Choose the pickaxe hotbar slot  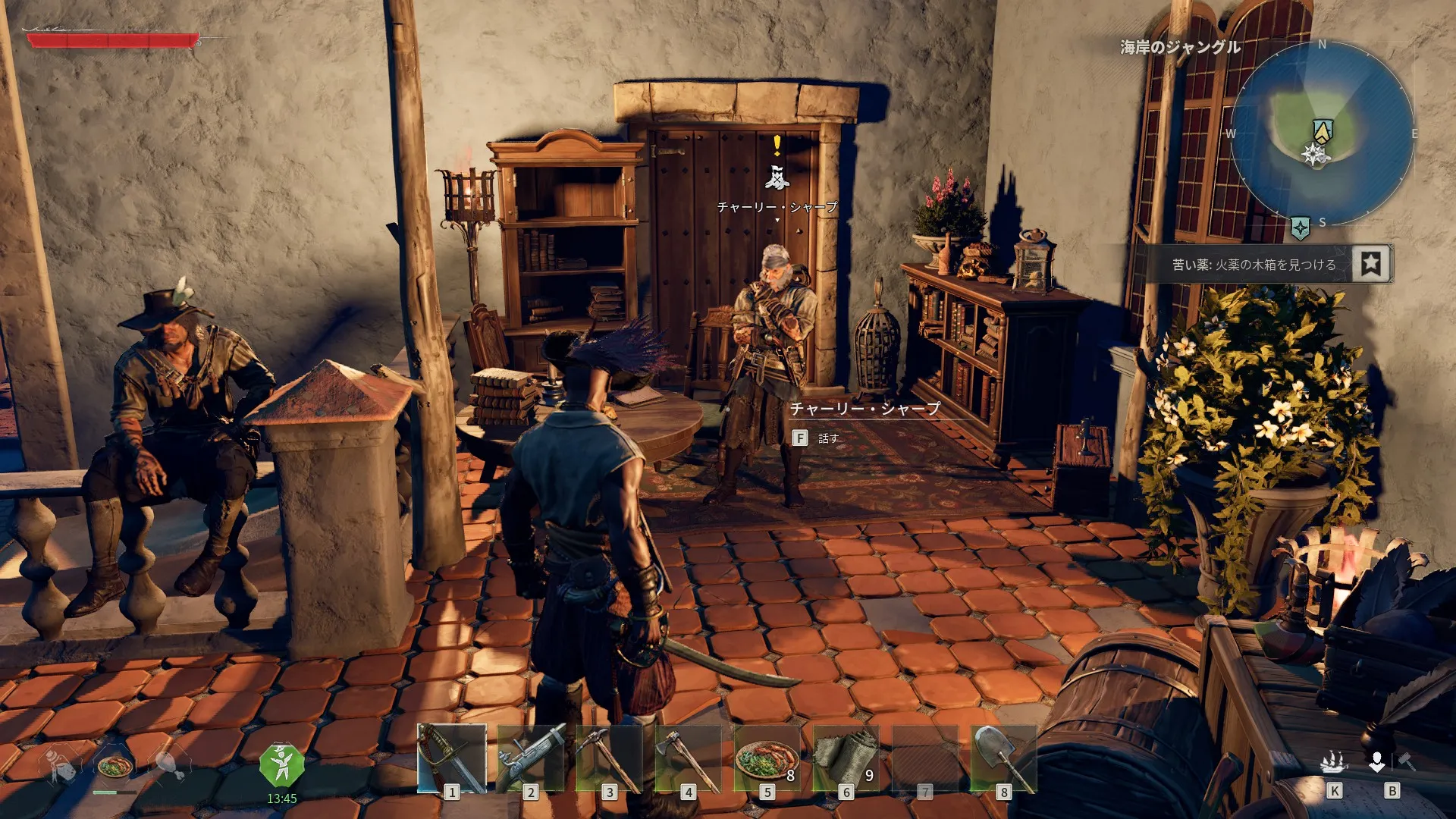pos(610,758)
